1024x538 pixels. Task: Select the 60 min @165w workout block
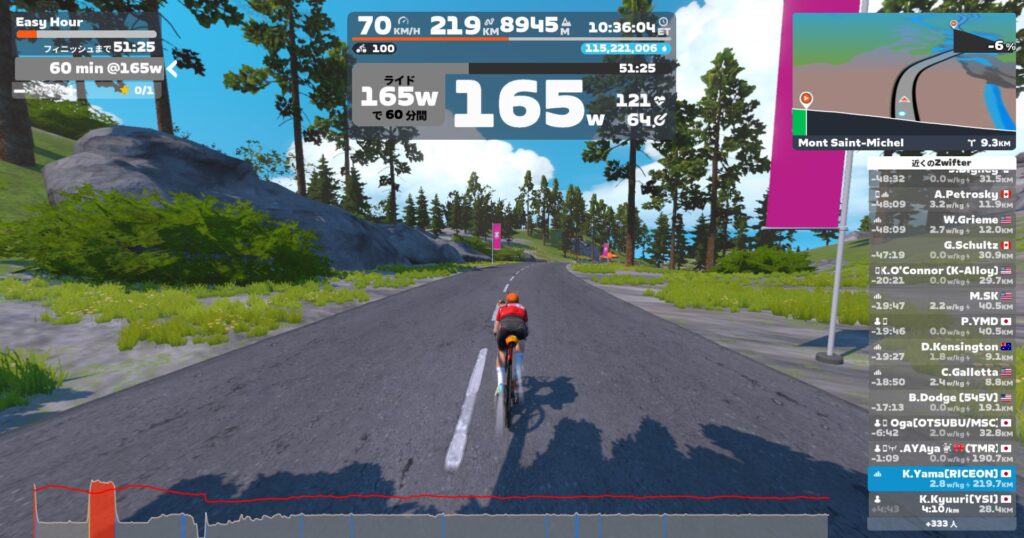[x=90, y=68]
